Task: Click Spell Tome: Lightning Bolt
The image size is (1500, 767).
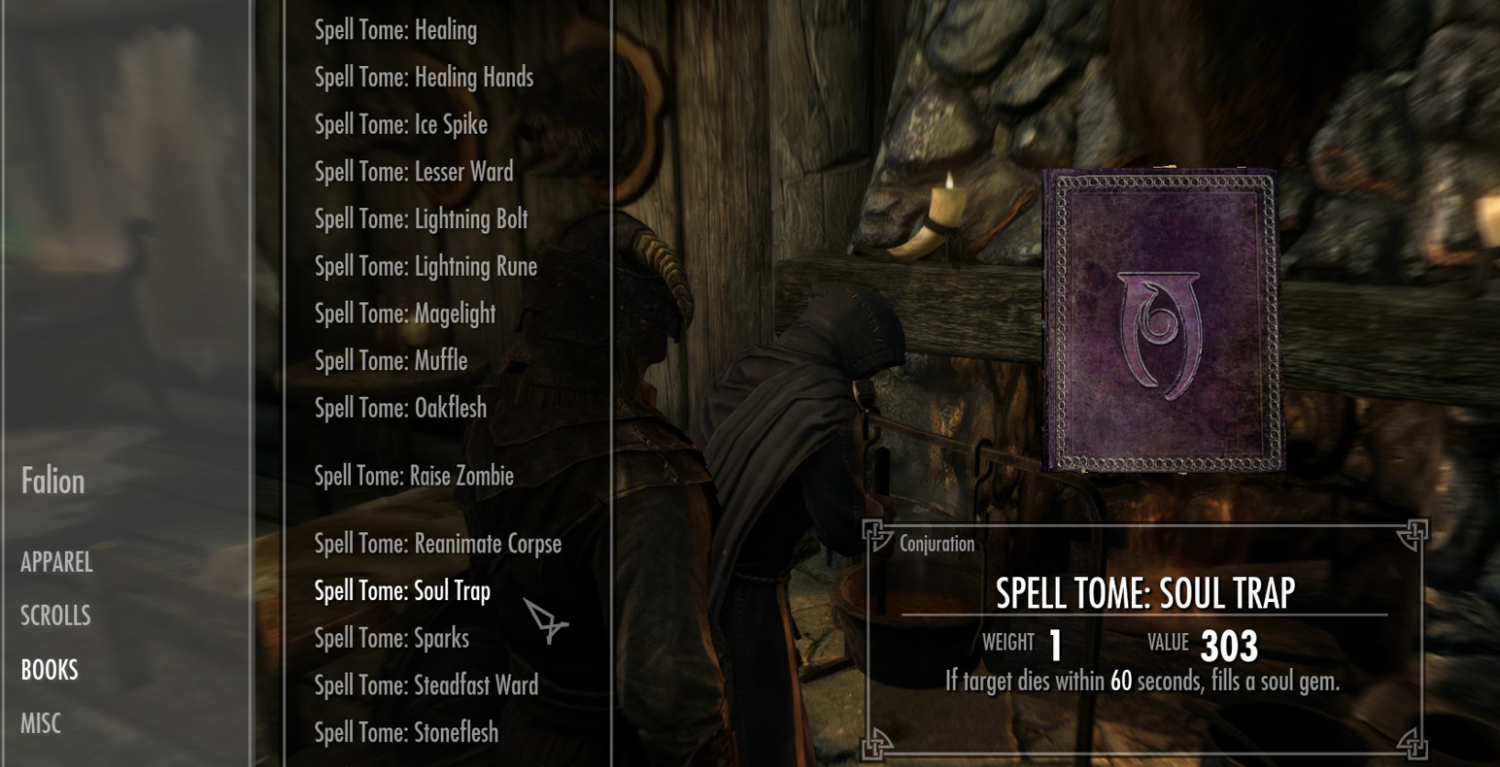Action: click(x=421, y=219)
